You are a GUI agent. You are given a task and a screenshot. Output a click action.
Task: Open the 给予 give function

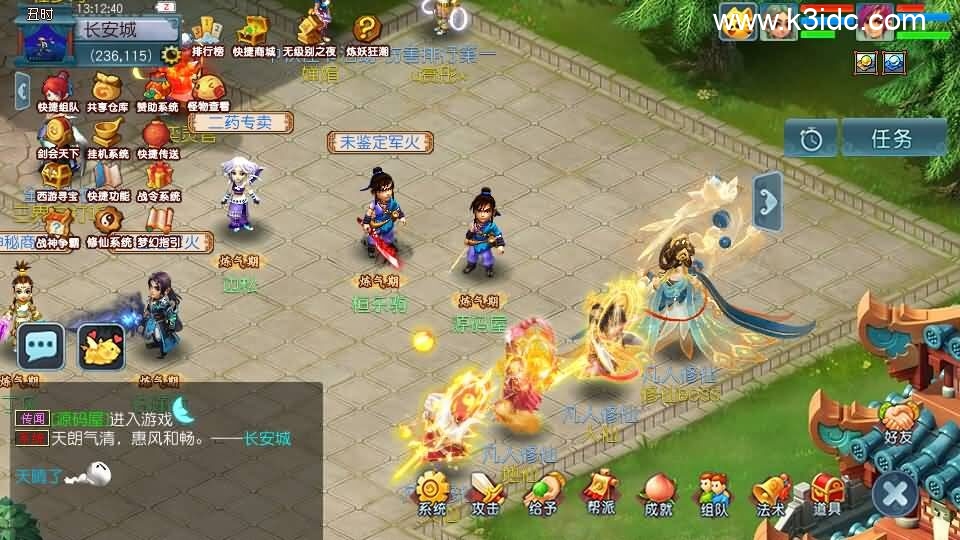click(543, 490)
